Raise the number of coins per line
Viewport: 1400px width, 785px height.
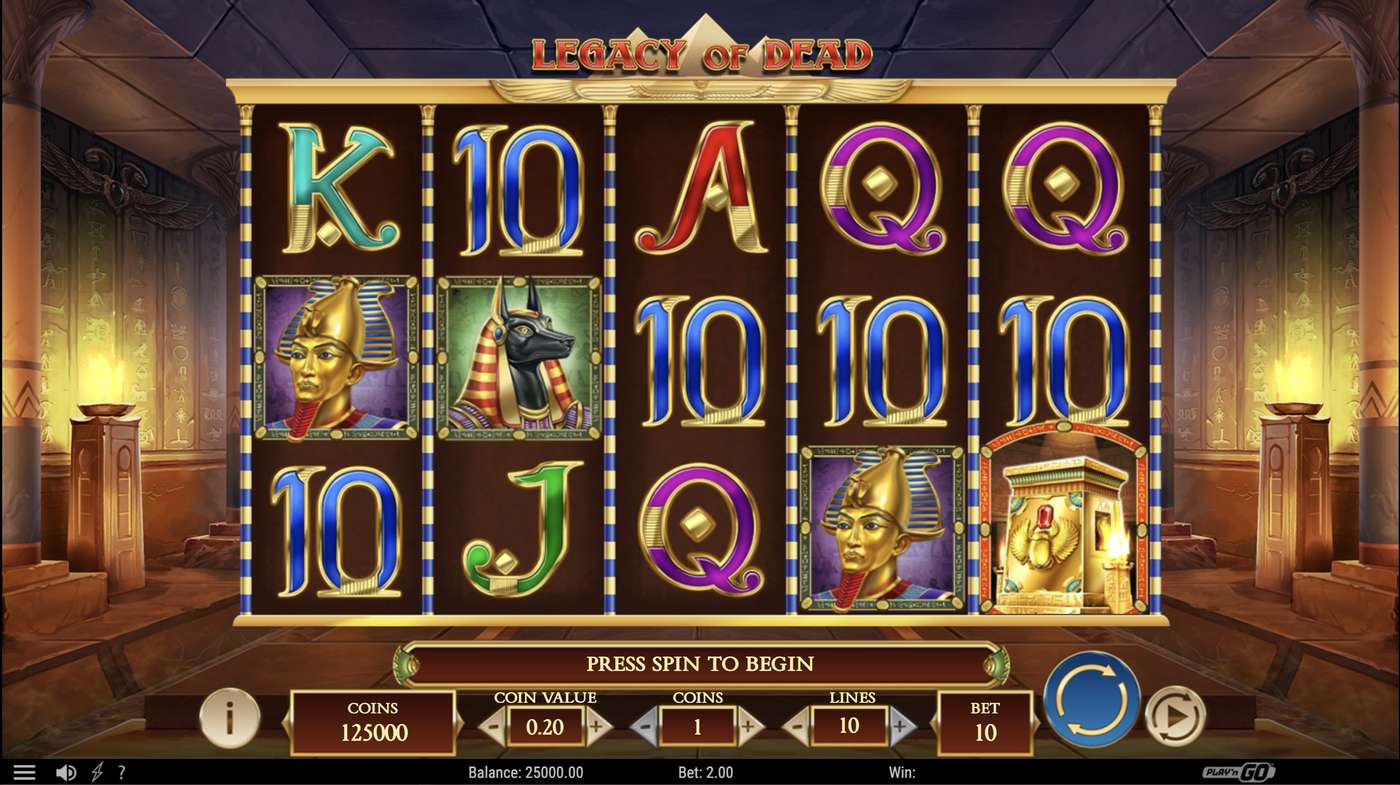tap(748, 727)
